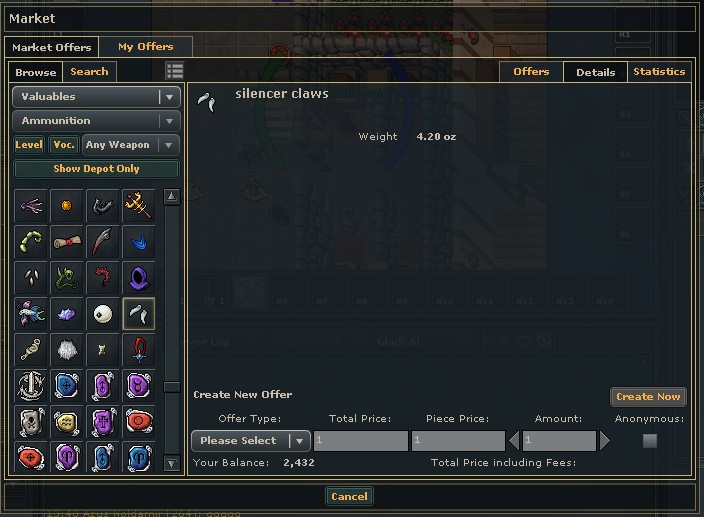Open the Market Offers tab
Screen dimensions: 704x517
click(51, 47)
